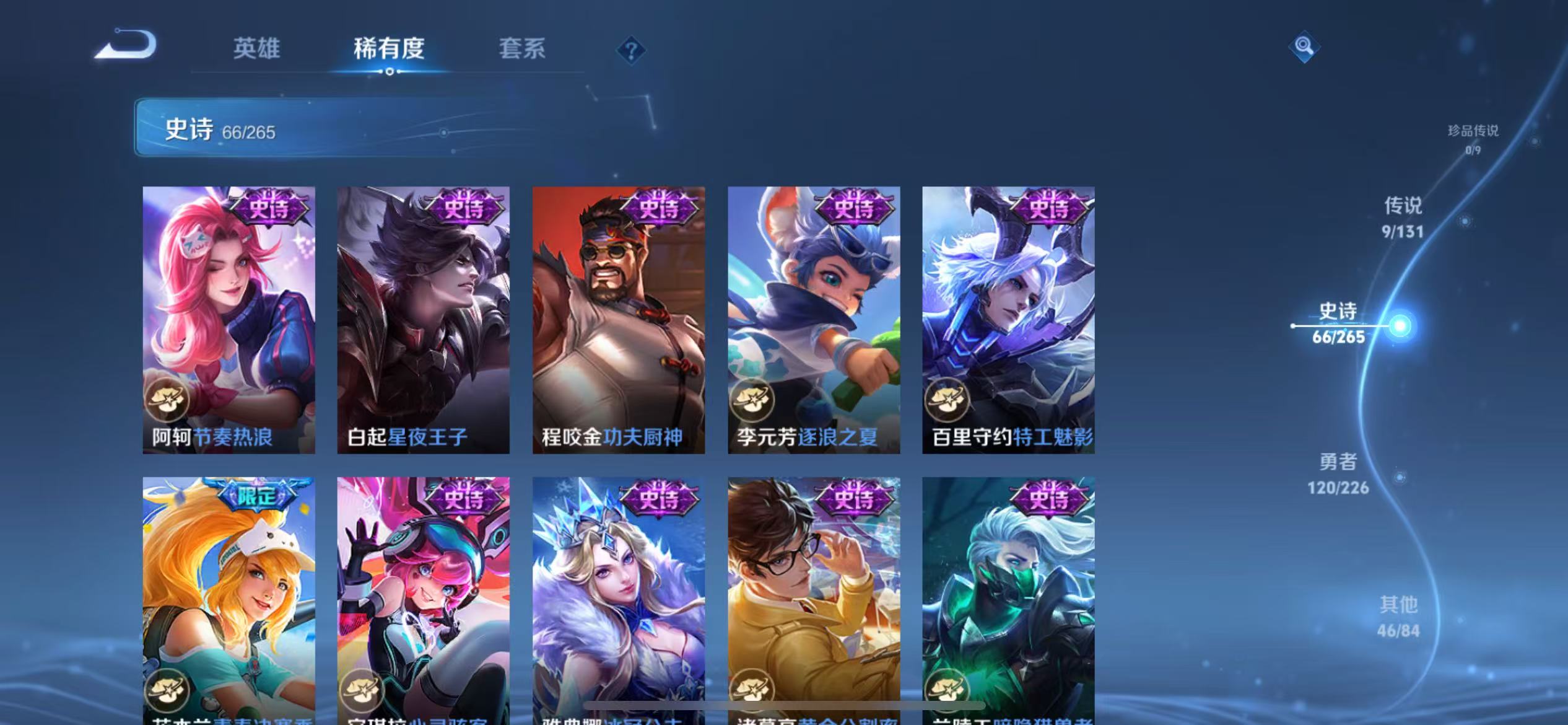Switch to the 套系 tab
The image size is (1568, 725).
tap(522, 48)
